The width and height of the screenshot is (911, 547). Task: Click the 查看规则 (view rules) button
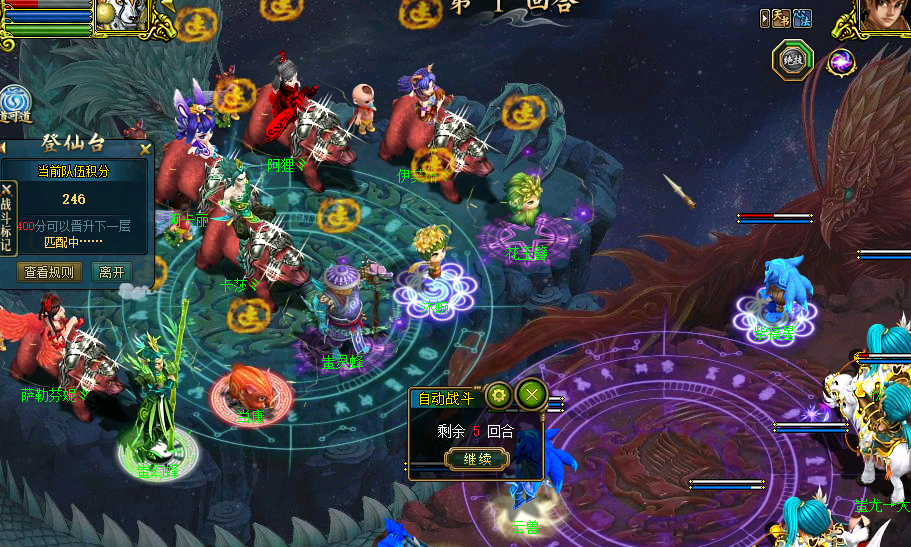(x=50, y=272)
